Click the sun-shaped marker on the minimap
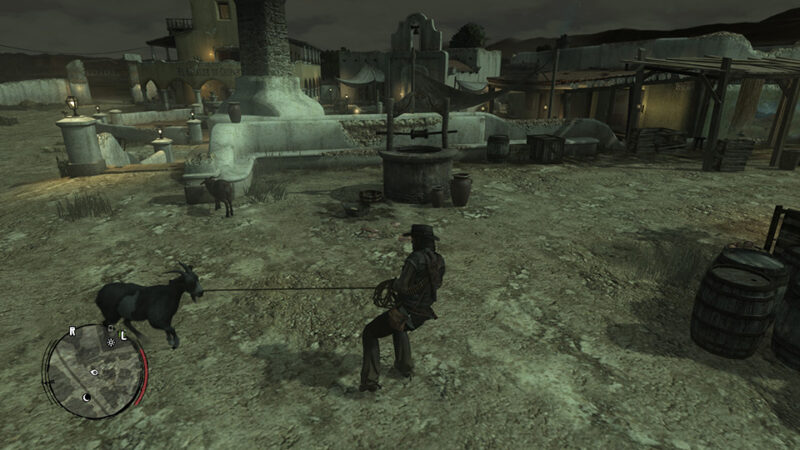 click(x=110, y=342)
